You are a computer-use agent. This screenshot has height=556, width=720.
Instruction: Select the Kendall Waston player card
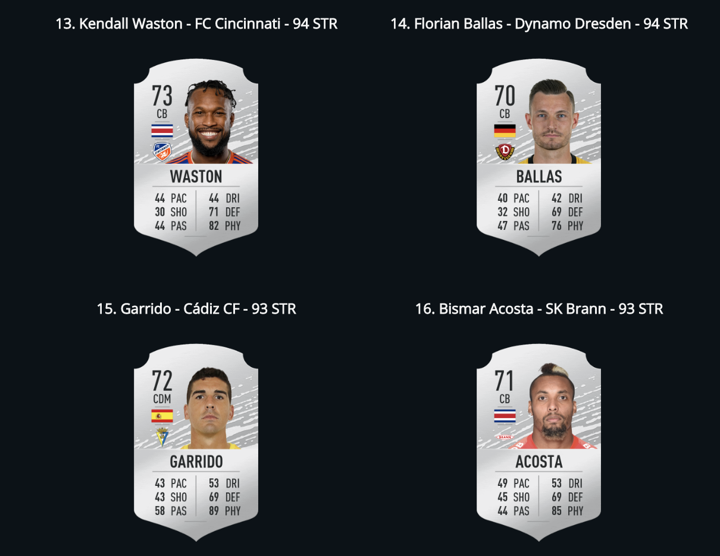tap(196, 157)
